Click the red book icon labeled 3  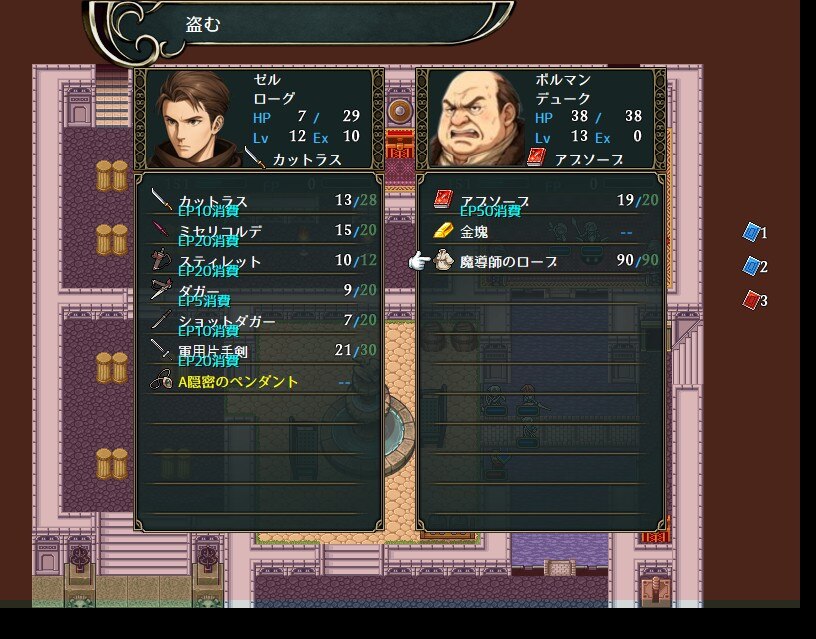(752, 300)
